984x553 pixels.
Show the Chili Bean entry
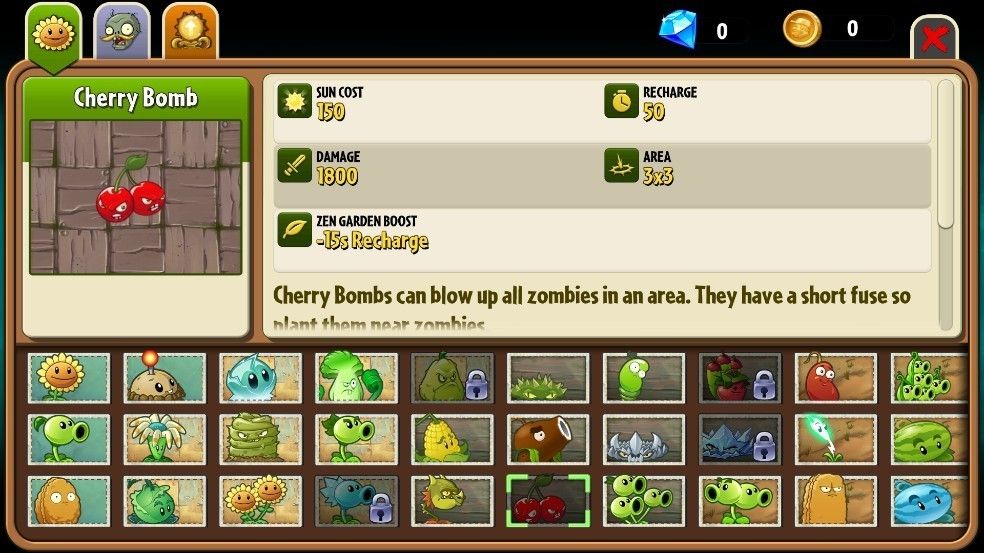pos(836,378)
